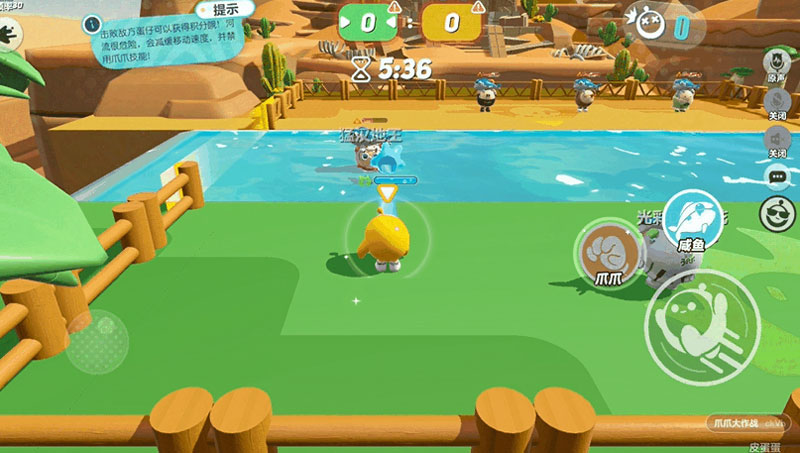Image resolution: width=800 pixels, height=453 pixels.
Task: Tap the splat icon button at left edge
Action: coord(8,33)
